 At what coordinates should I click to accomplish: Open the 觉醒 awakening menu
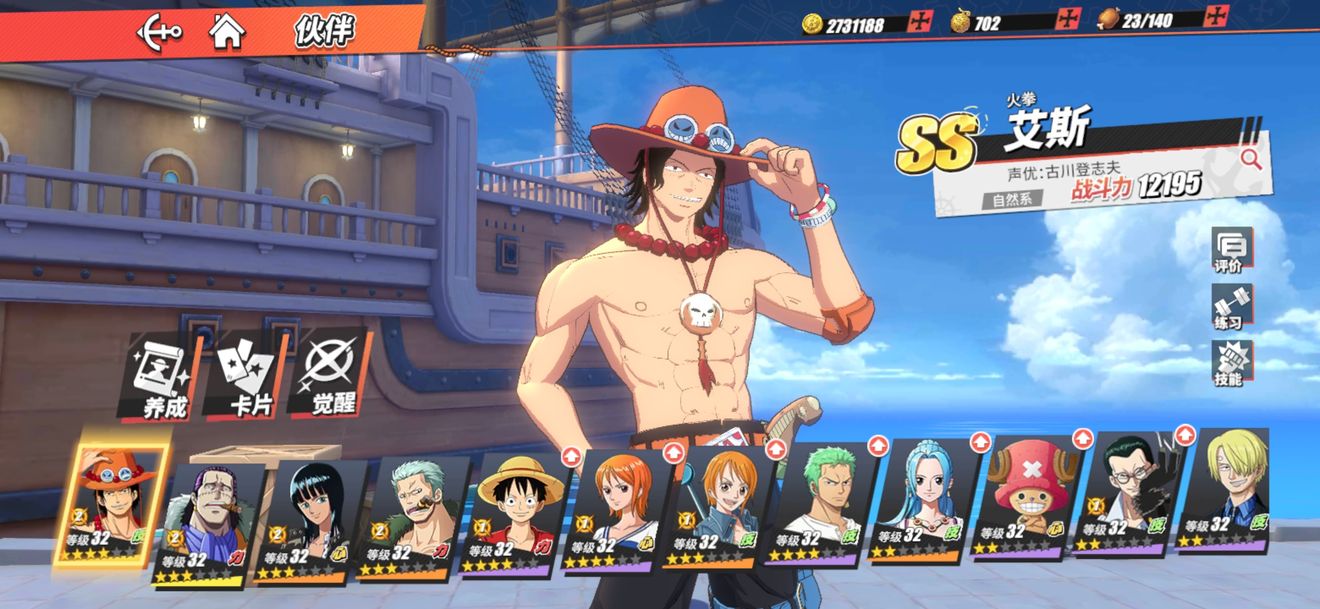pos(328,376)
